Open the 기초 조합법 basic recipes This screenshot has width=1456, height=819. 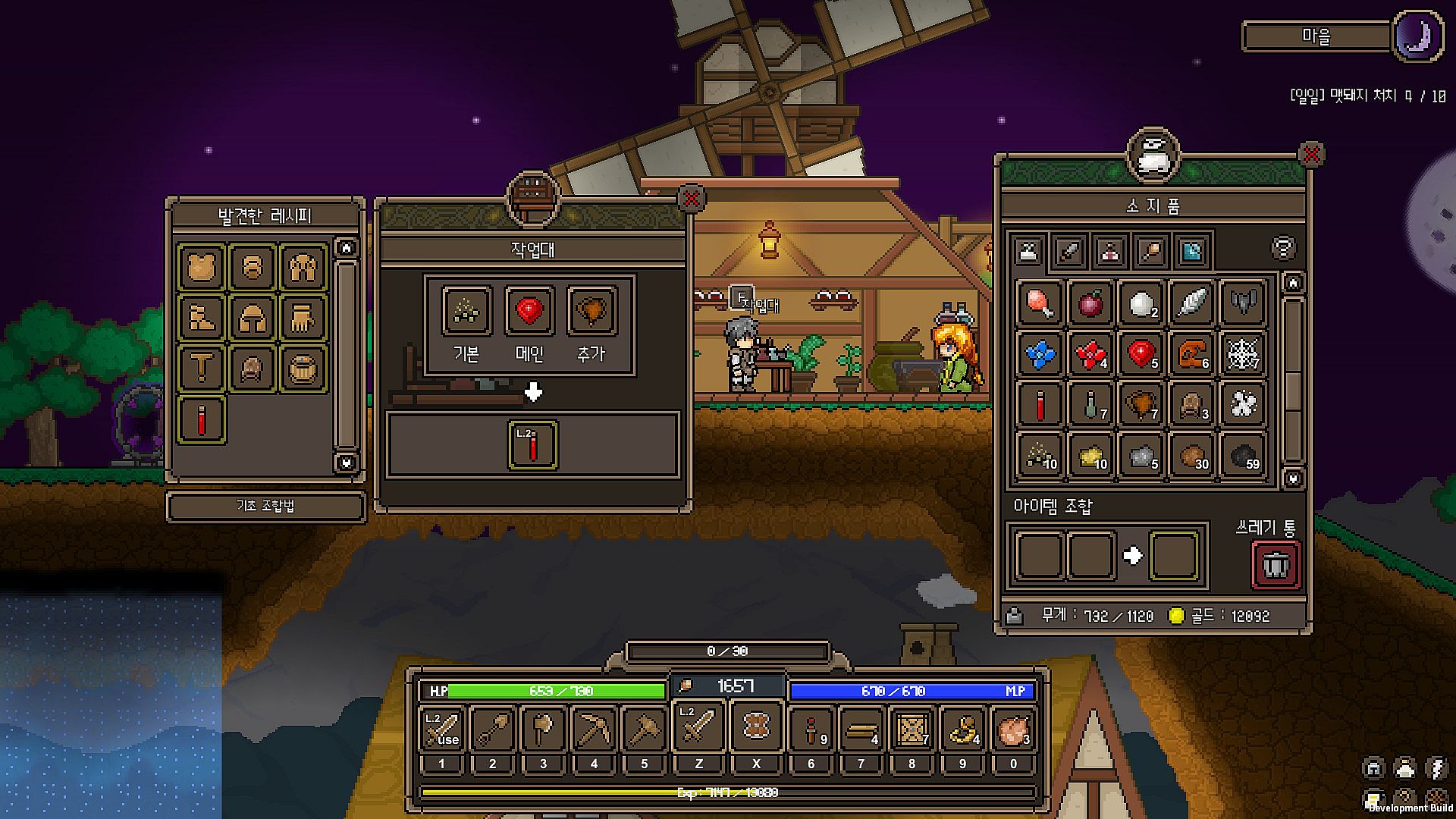pos(265,506)
